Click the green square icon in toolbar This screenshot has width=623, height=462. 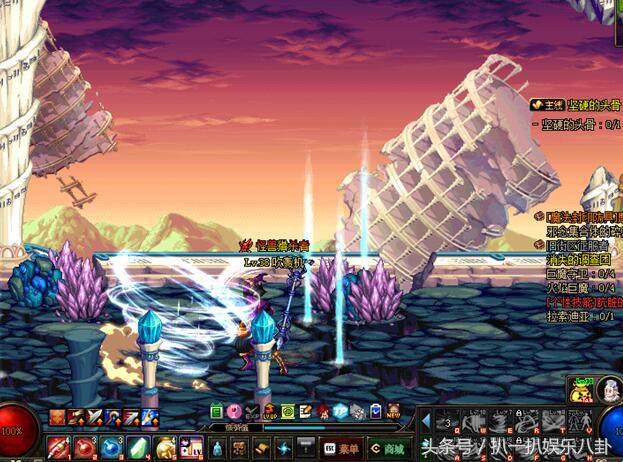(216, 411)
